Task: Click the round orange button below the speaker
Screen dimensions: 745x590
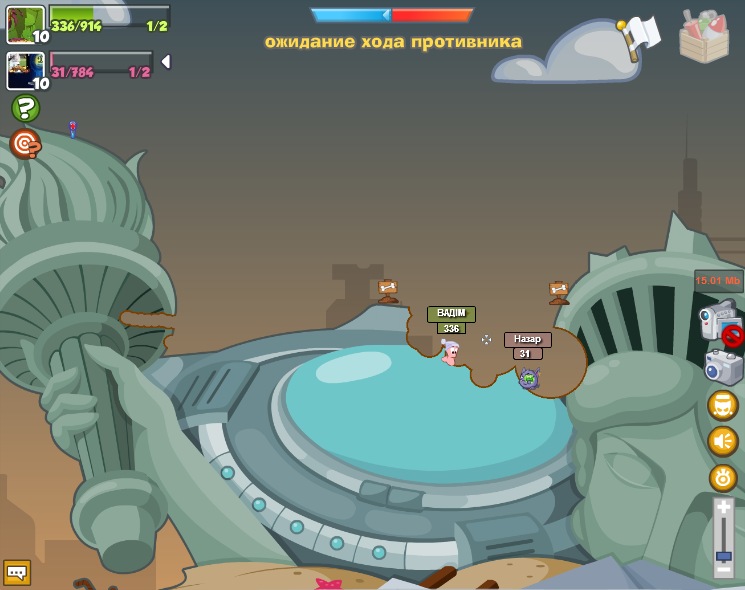Action: tap(723, 478)
